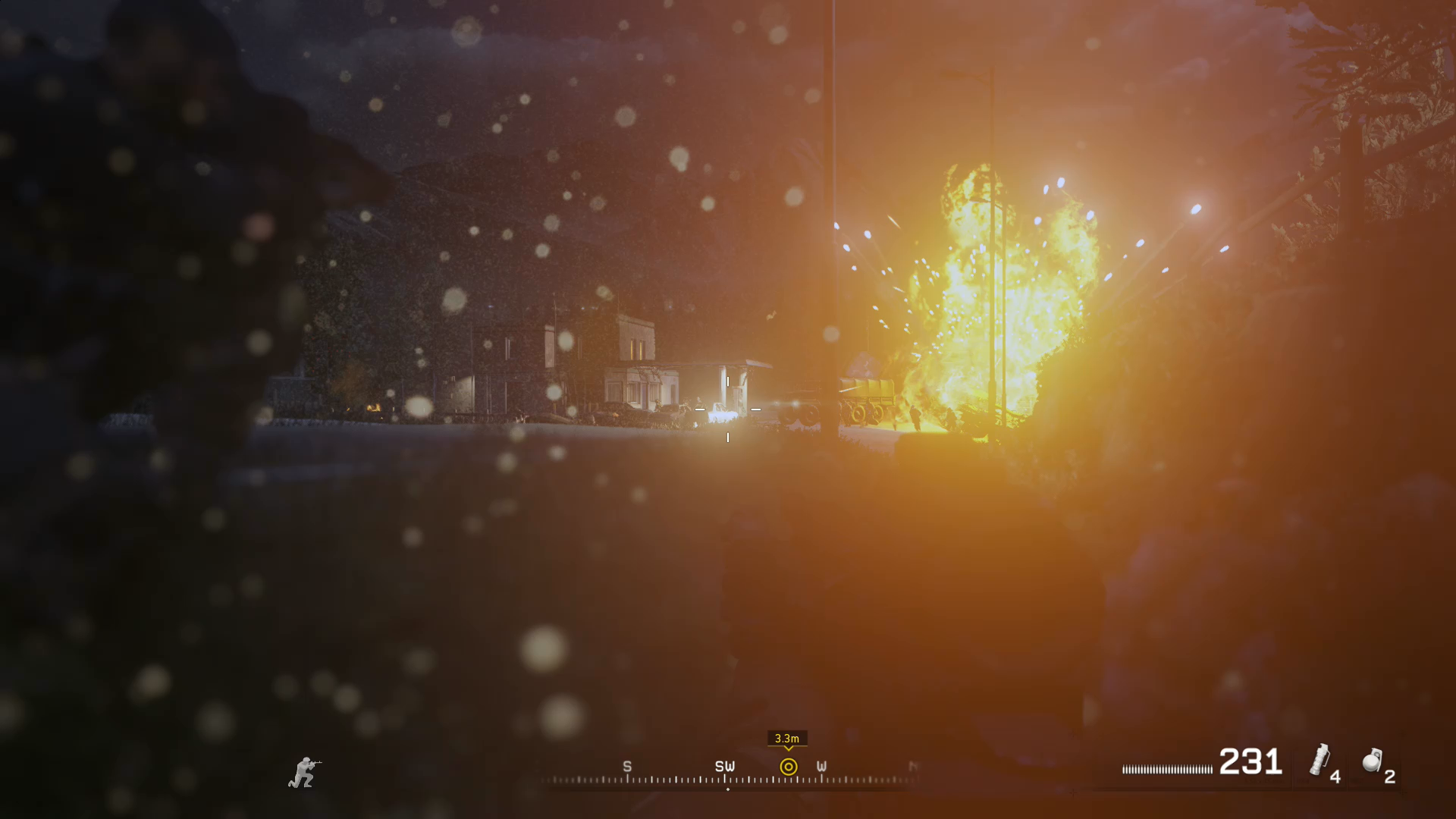Select the S heading on the compass
Screen dimensions: 1456x819
click(627, 767)
